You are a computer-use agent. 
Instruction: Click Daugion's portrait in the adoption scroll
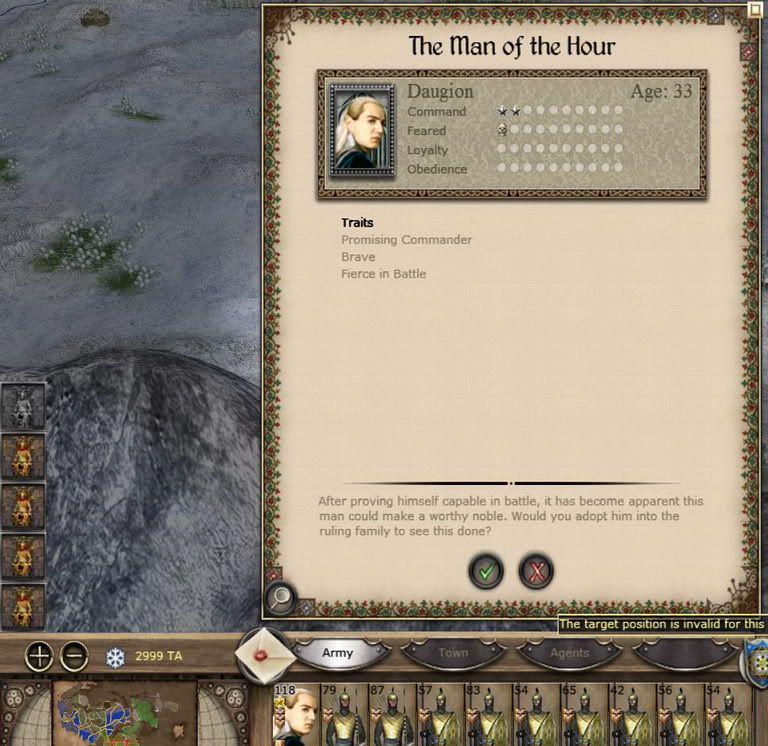pyautogui.click(x=361, y=130)
